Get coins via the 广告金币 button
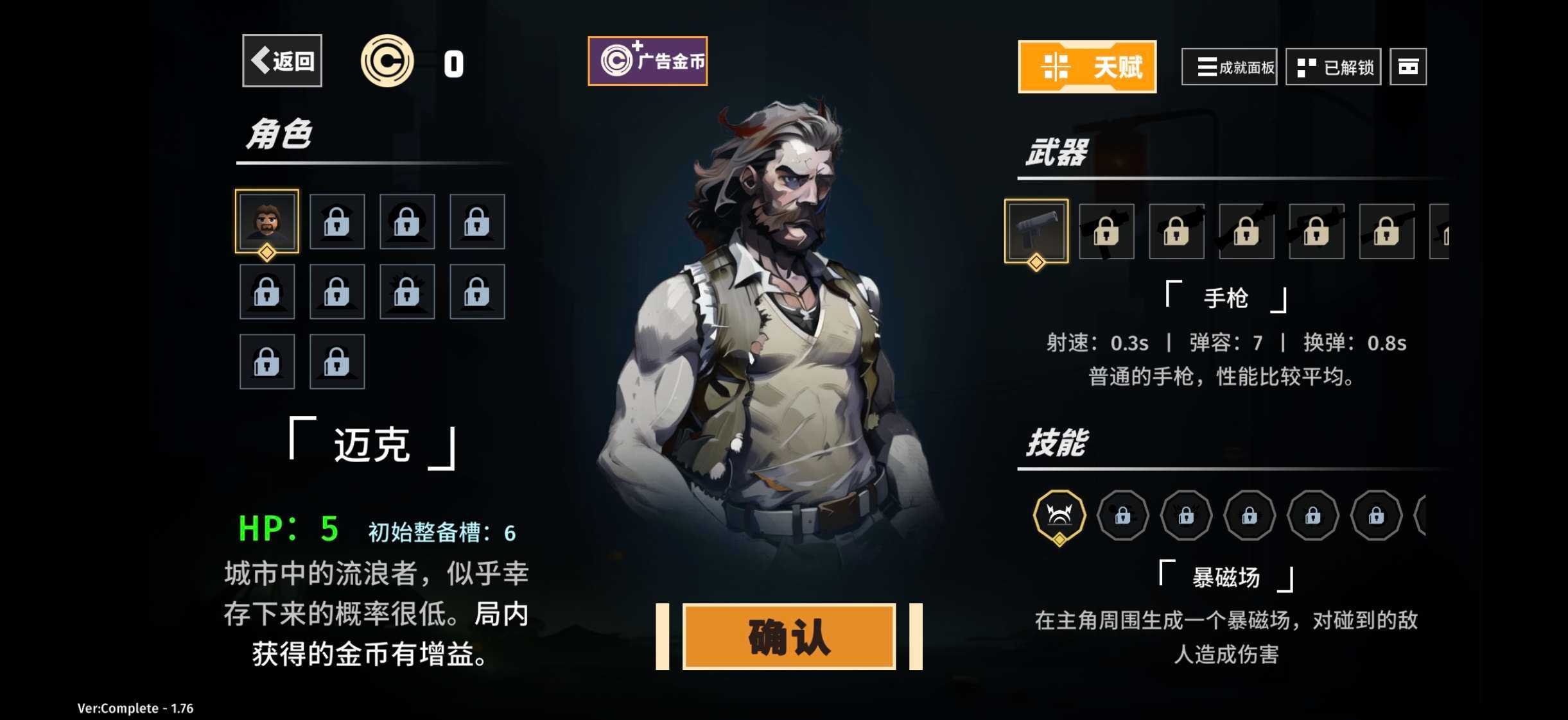1568x720 pixels. [647, 61]
